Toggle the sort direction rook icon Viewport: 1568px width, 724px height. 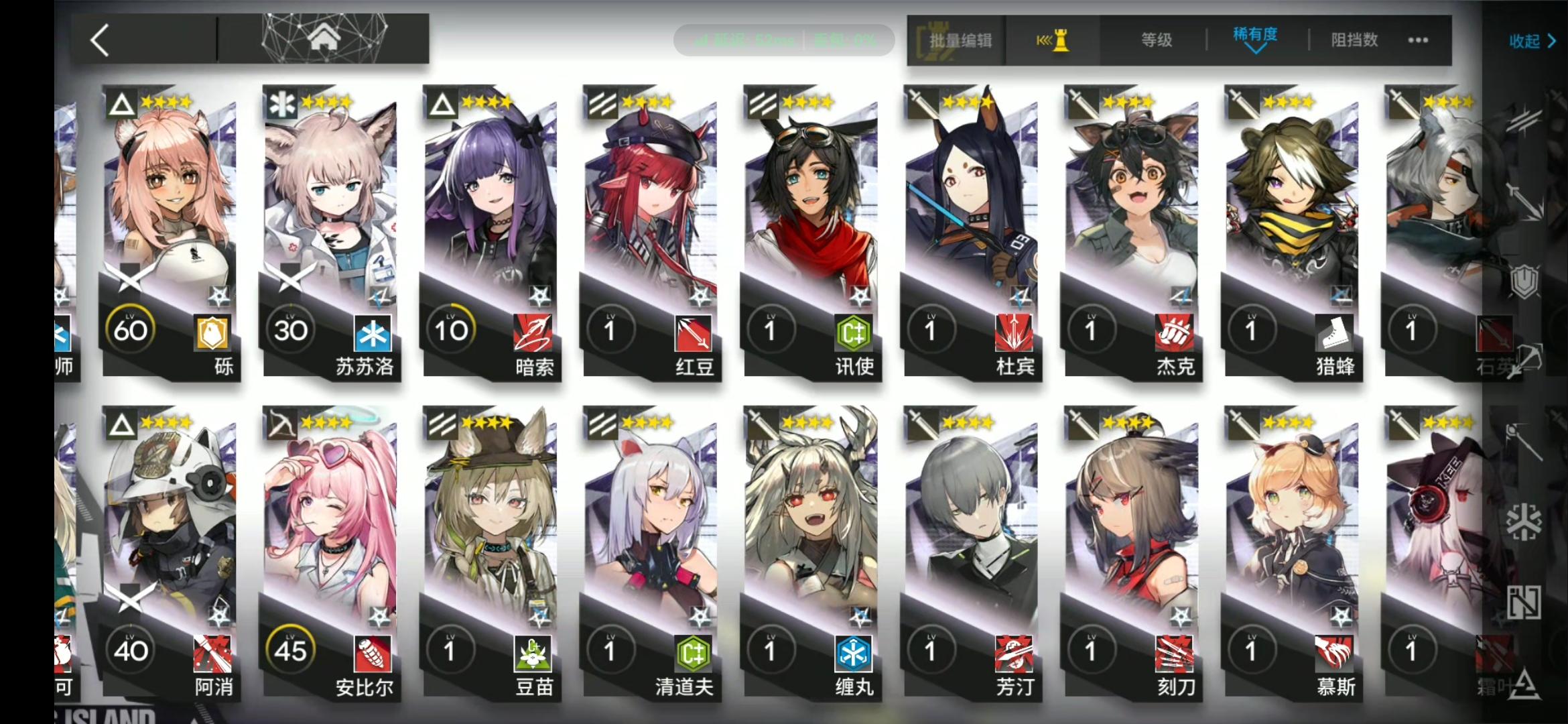[1052, 40]
